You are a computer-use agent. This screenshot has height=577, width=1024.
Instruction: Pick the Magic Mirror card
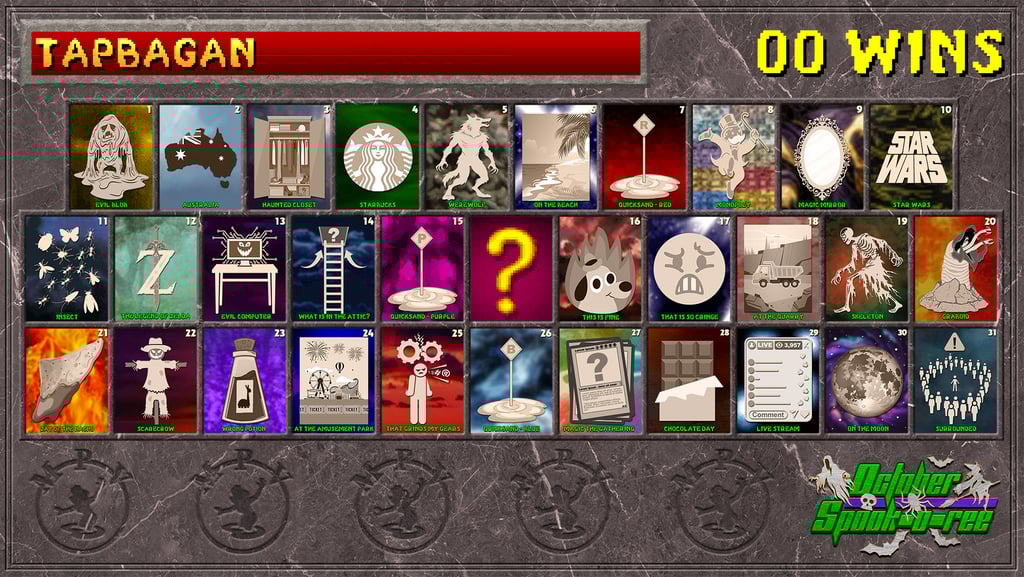[x=822, y=156]
